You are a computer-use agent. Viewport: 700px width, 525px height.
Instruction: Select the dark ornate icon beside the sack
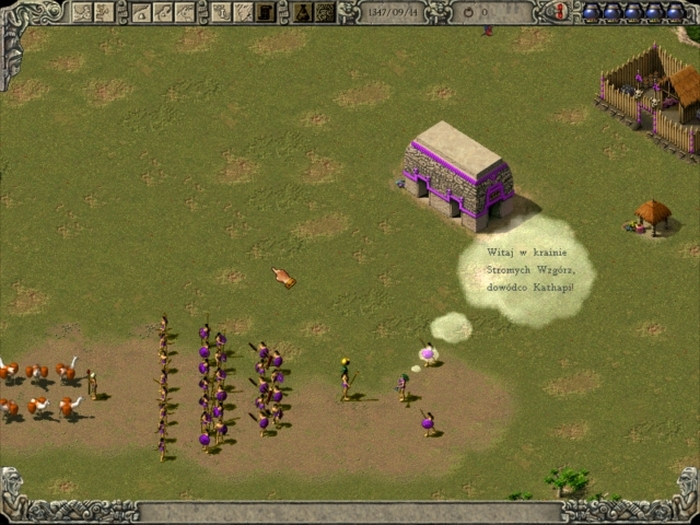[324, 12]
